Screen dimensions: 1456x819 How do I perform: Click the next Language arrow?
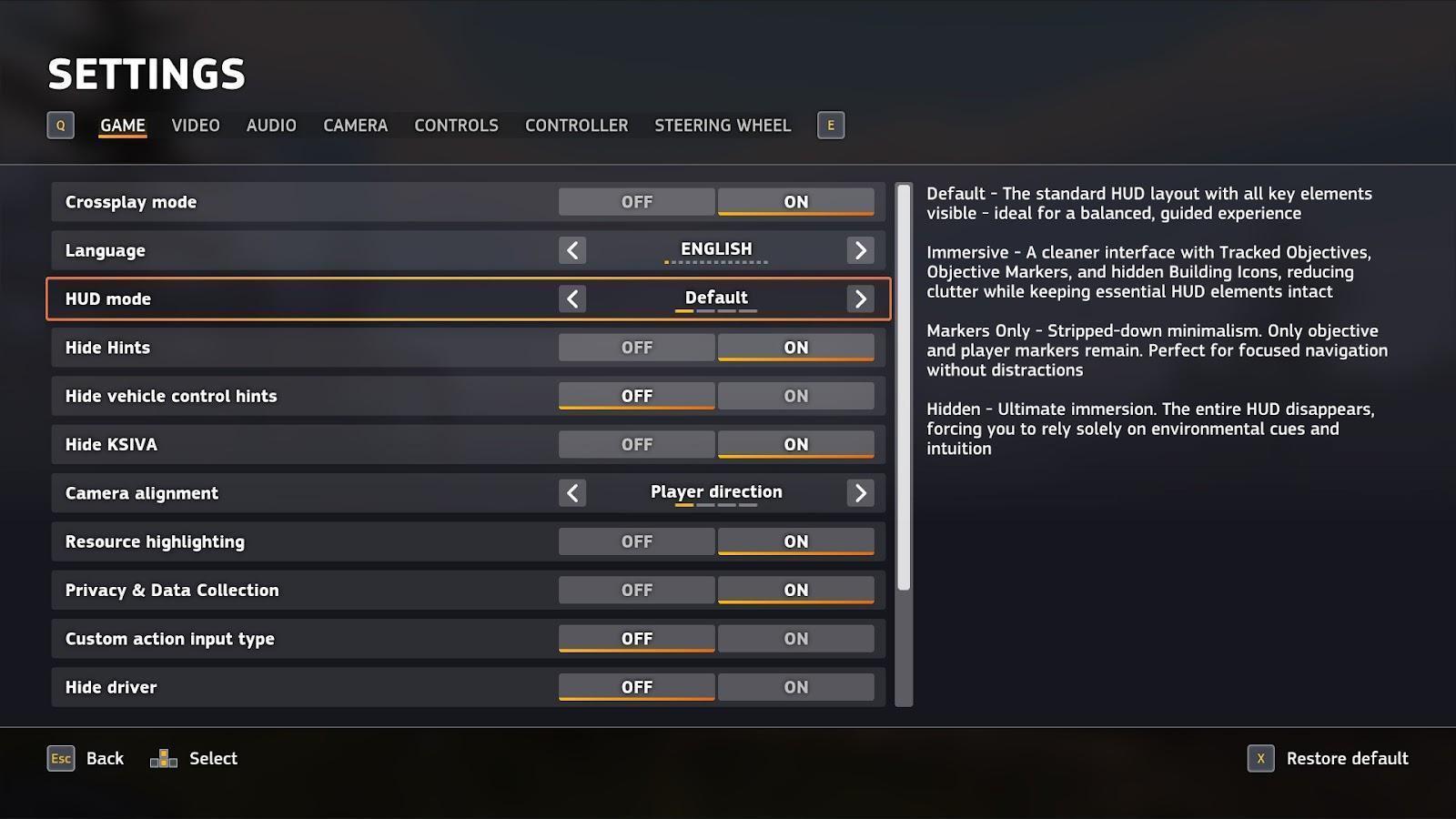click(860, 250)
